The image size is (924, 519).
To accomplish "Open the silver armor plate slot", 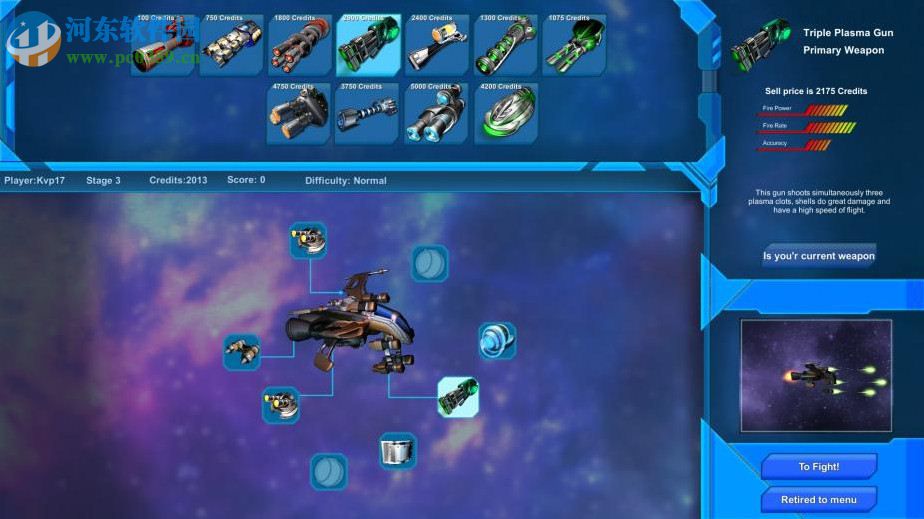I will tap(398, 451).
